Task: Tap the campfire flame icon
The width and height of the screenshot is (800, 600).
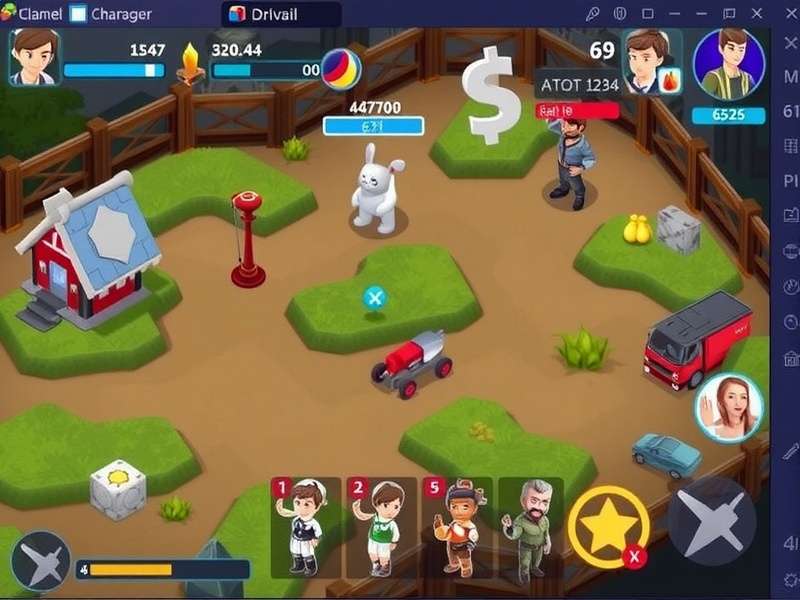Action: (190, 62)
